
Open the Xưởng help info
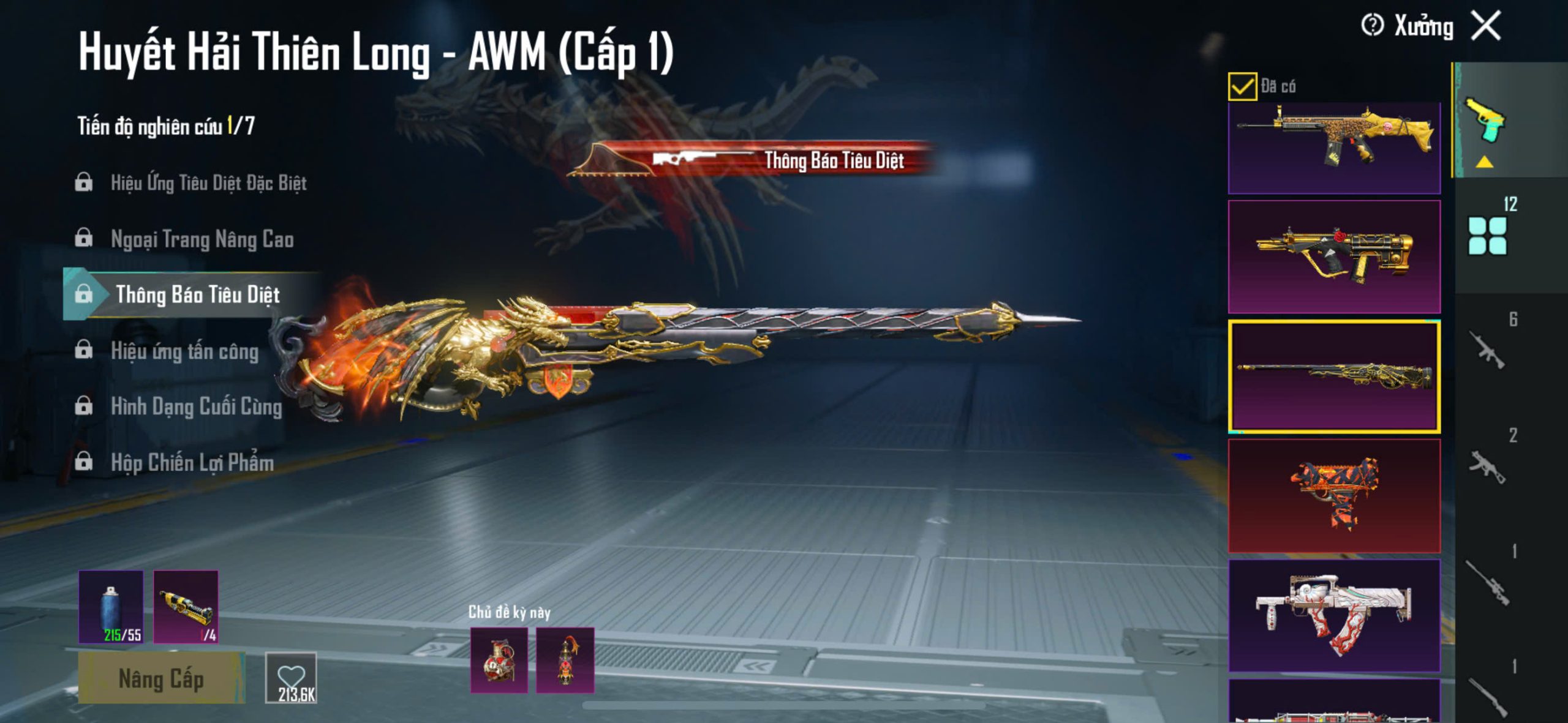(x=1372, y=26)
